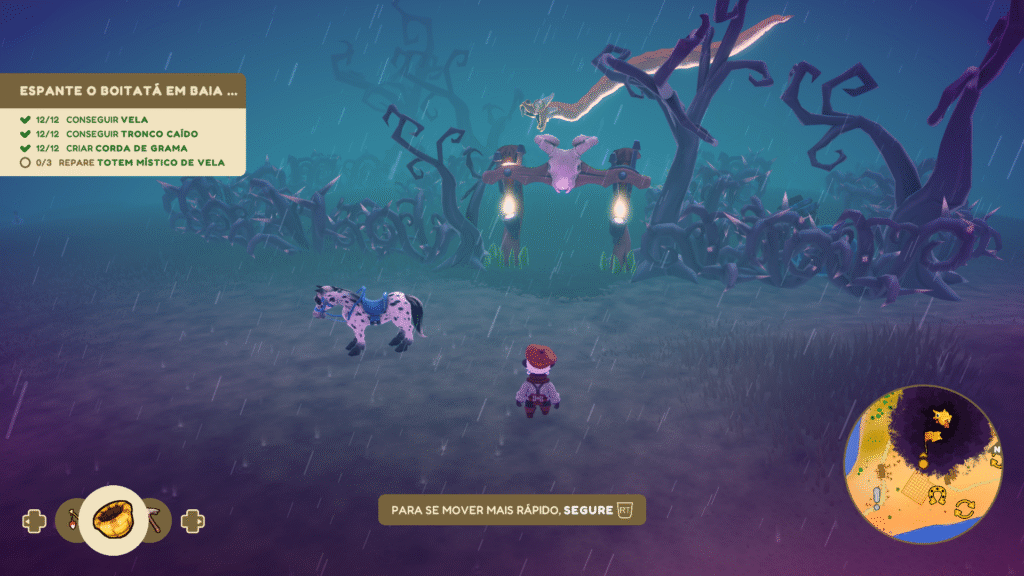Select the yellow clay pot hotbar slot
Image resolution: width=1024 pixels, height=576 pixels.
tap(113, 518)
